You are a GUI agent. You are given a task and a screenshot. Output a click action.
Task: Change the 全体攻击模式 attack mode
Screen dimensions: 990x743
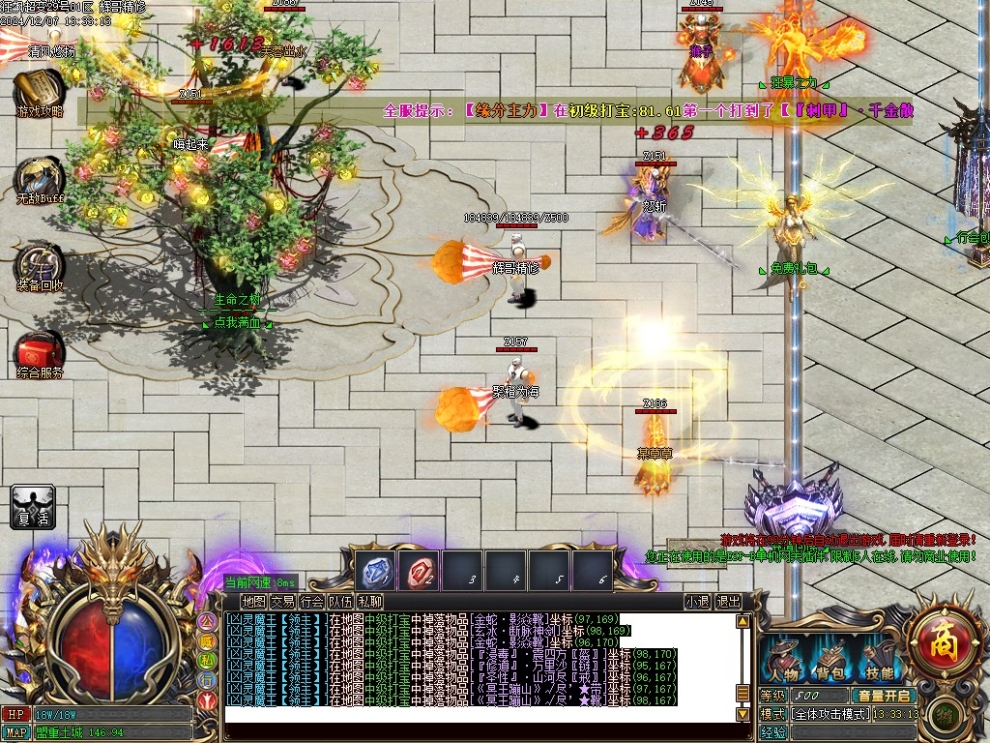[829, 715]
